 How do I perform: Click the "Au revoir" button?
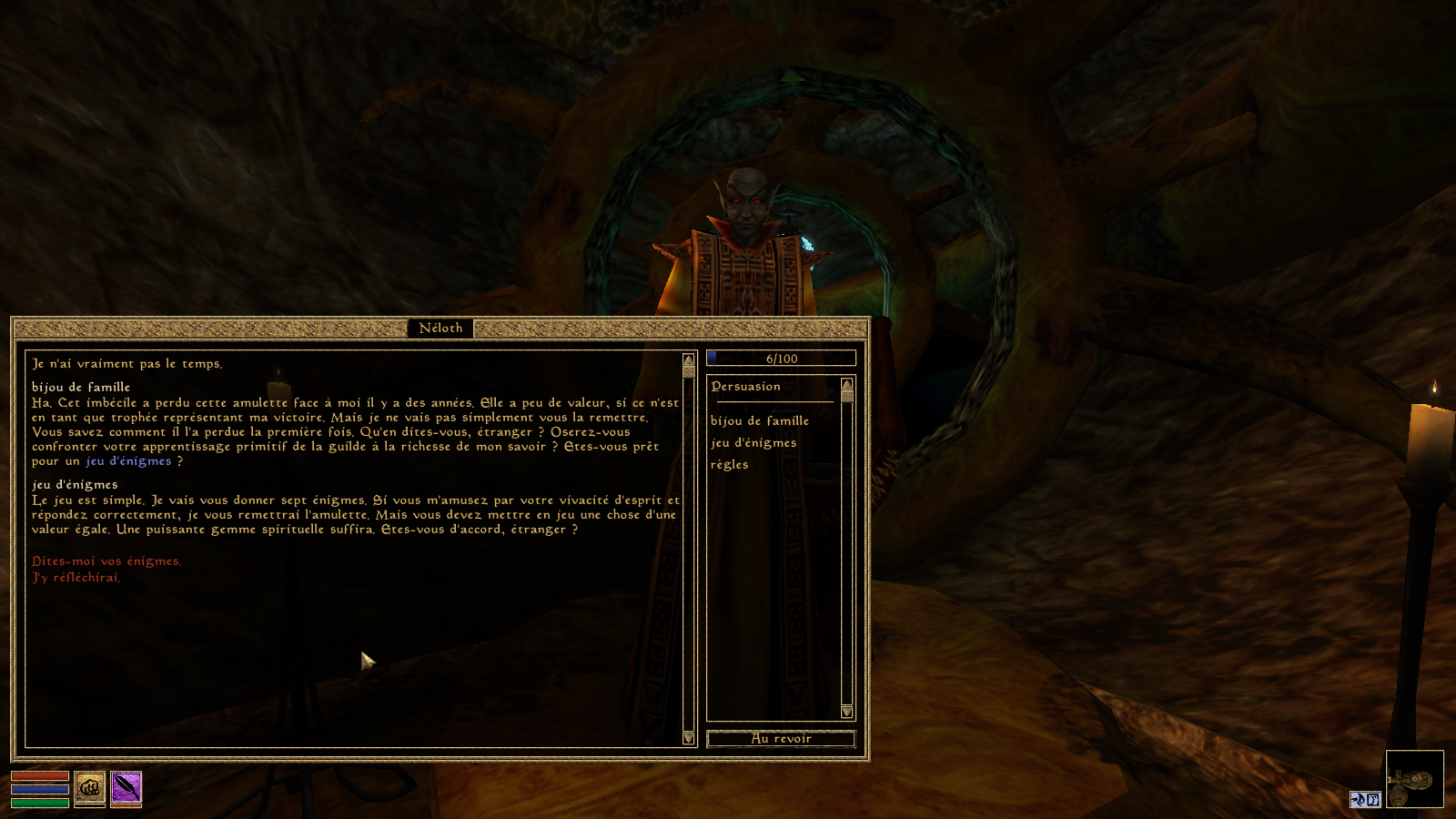[x=781, y=739]
